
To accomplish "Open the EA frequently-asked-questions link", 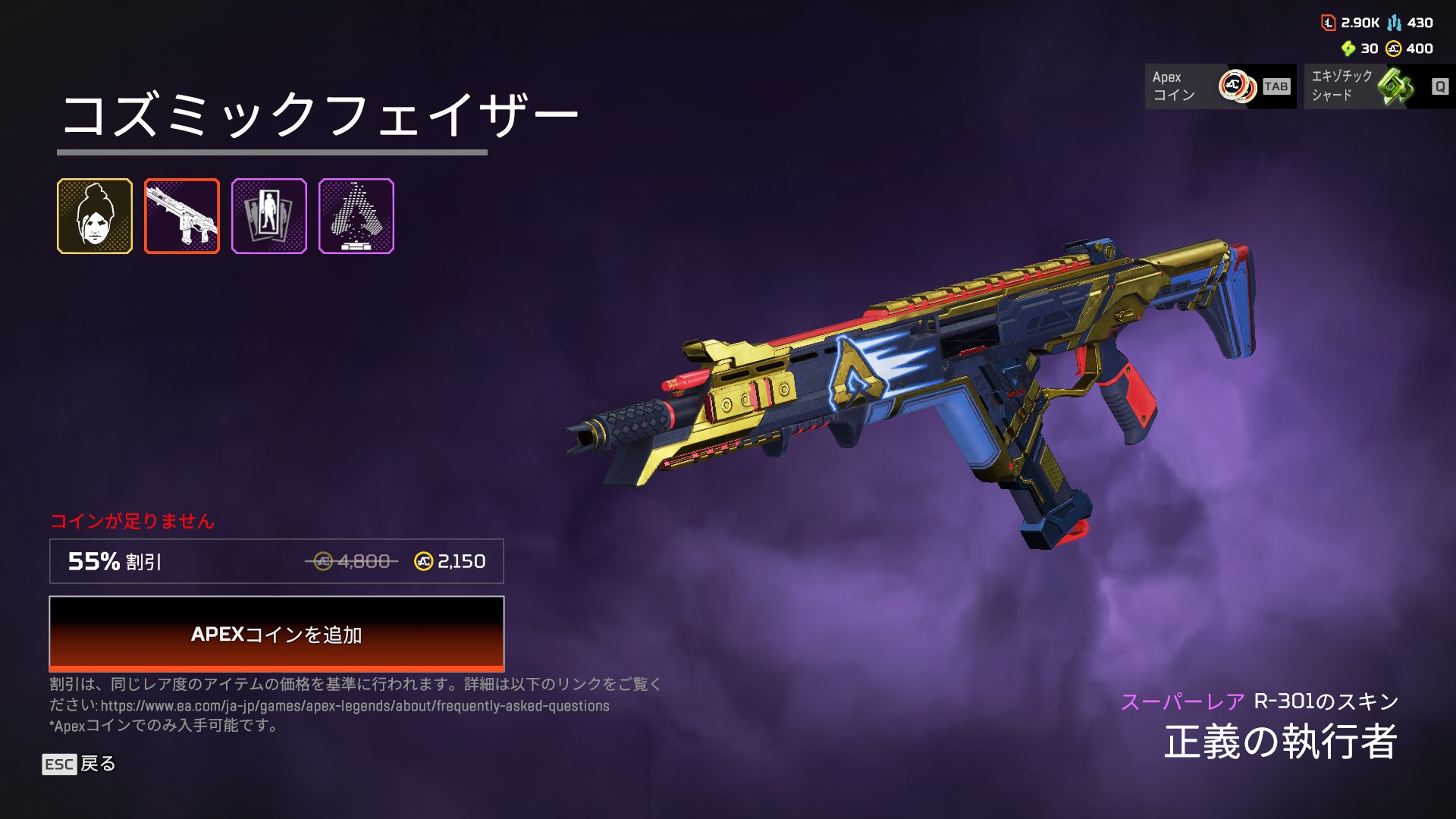I will [355, 706].
